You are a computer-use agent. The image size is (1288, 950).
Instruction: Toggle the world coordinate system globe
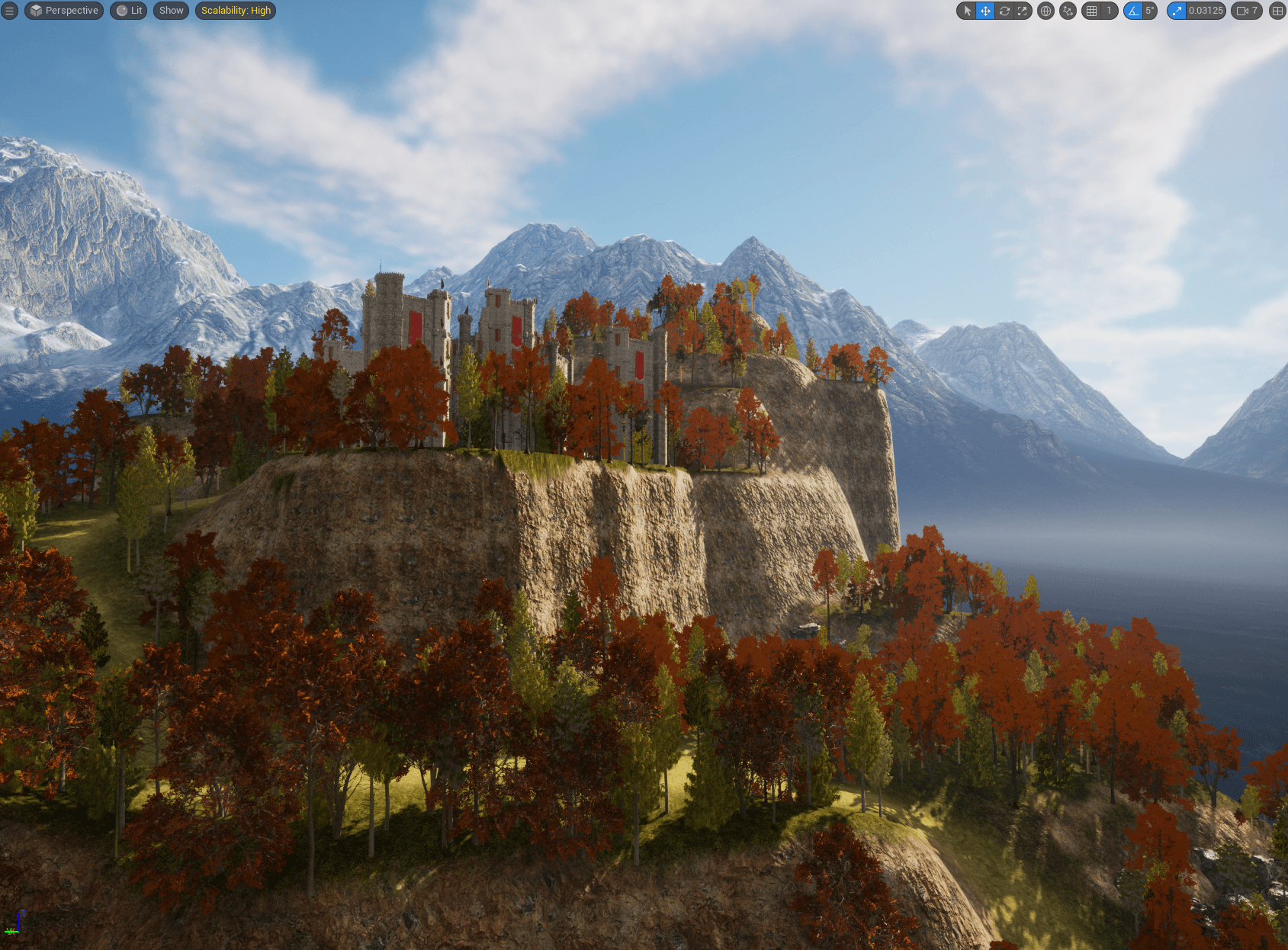1045,11
